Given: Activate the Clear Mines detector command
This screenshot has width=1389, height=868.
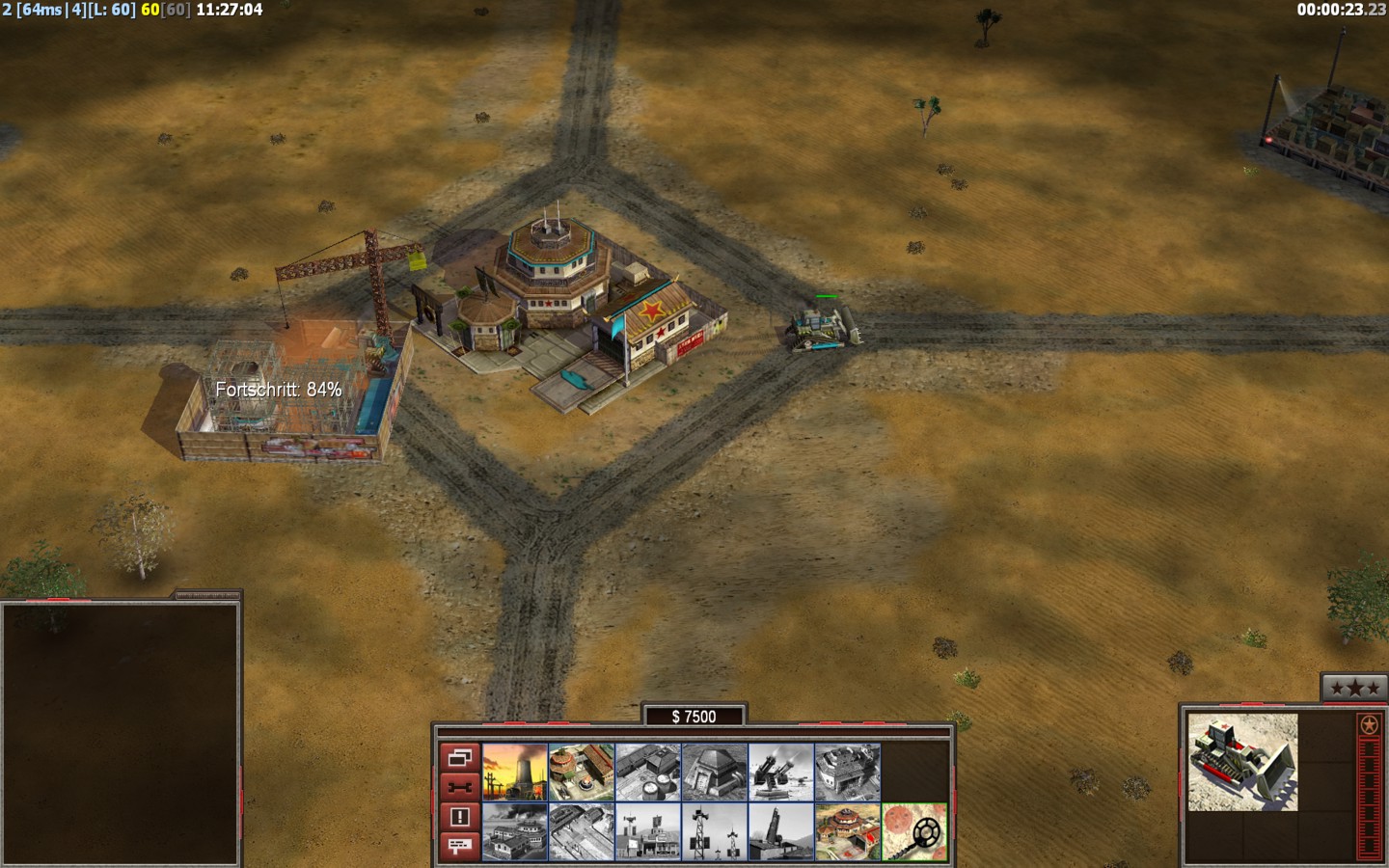Looking at the screenshot, I should (x=914, y=831).
